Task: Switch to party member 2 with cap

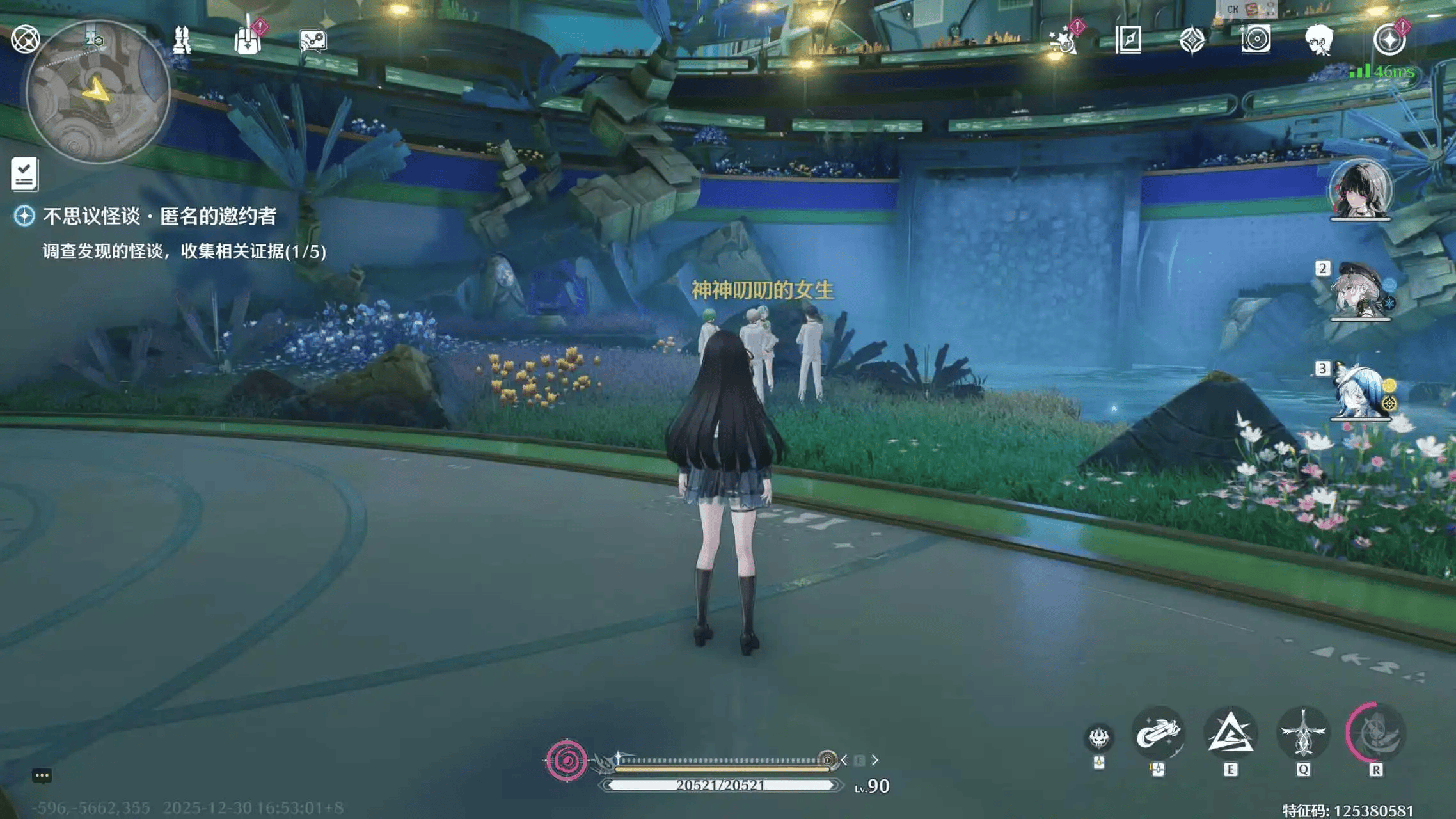Action: coord(1359,291)
